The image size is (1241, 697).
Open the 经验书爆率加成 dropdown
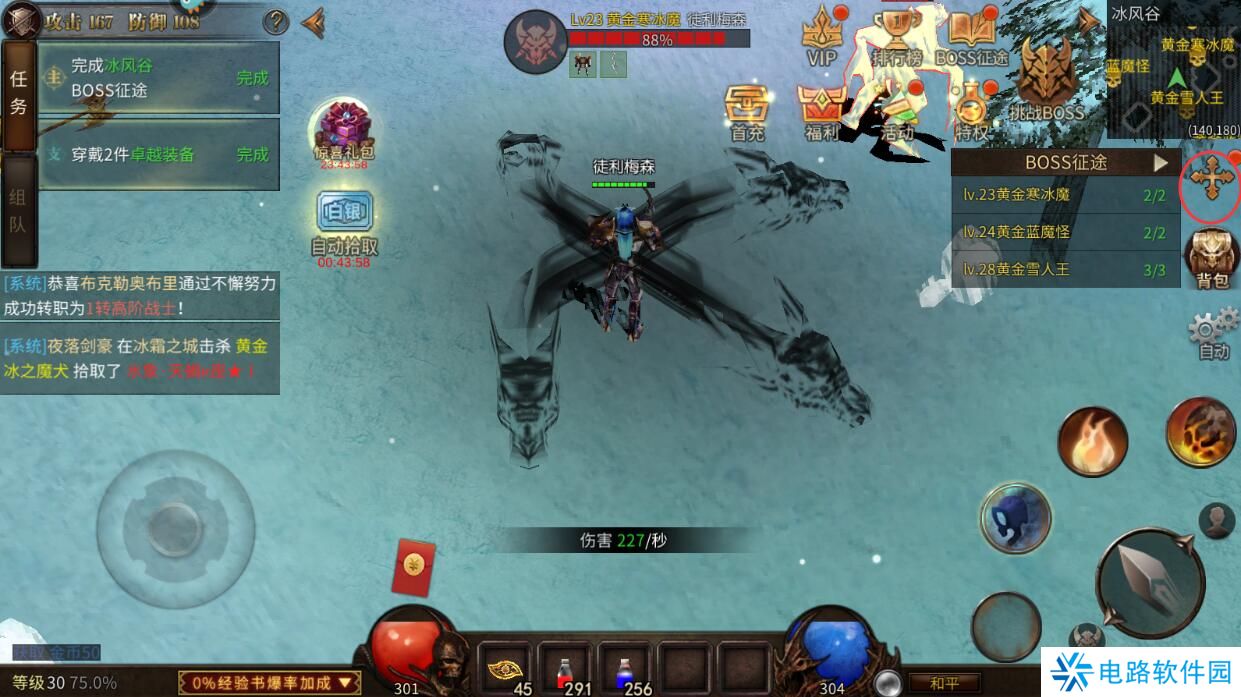pyautogui.click(x=269, y=682)
